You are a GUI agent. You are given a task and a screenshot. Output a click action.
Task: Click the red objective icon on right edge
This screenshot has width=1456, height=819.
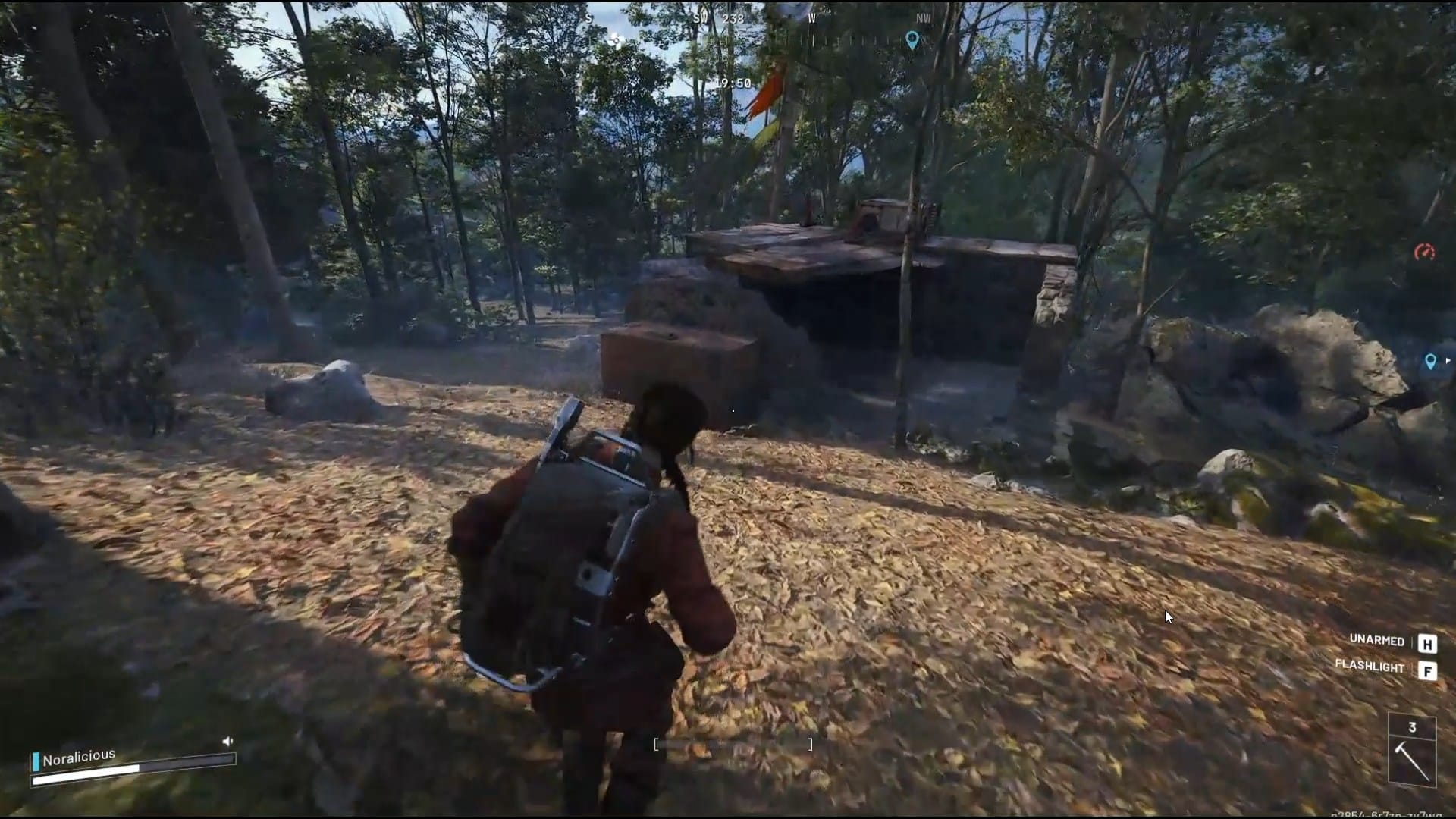coord(1423,252)
